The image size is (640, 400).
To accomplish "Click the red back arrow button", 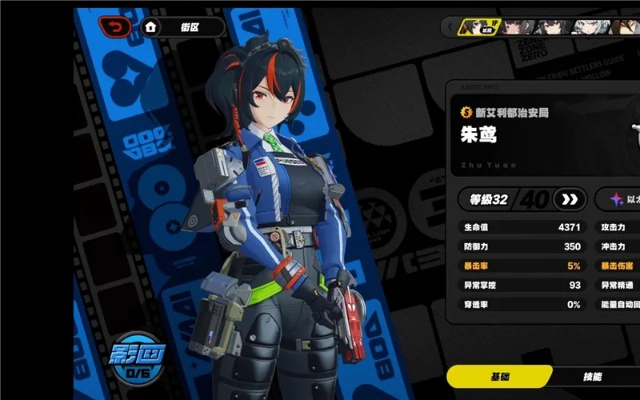I will [114, 26].
